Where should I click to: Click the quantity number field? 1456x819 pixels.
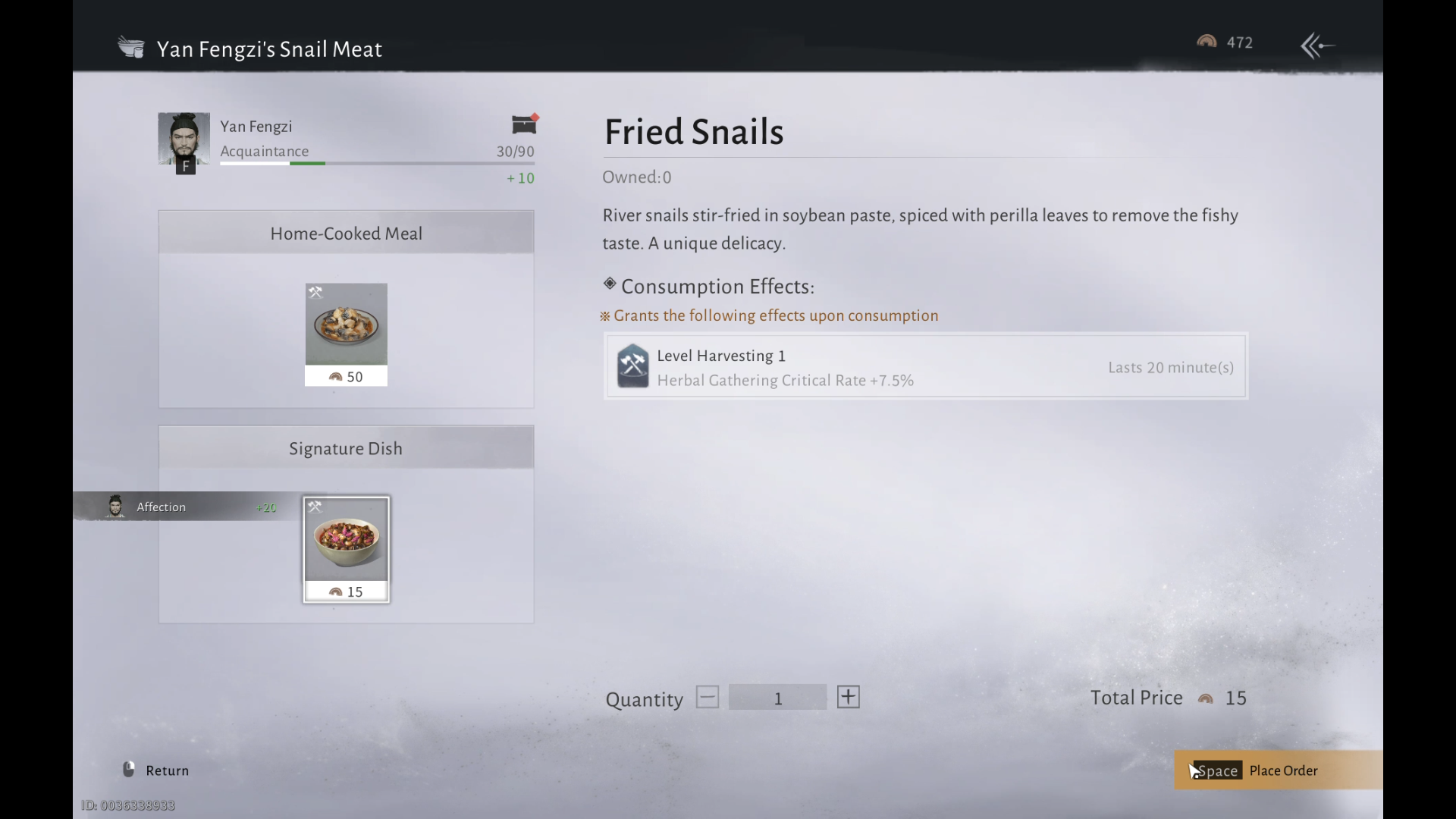[777, 698]
